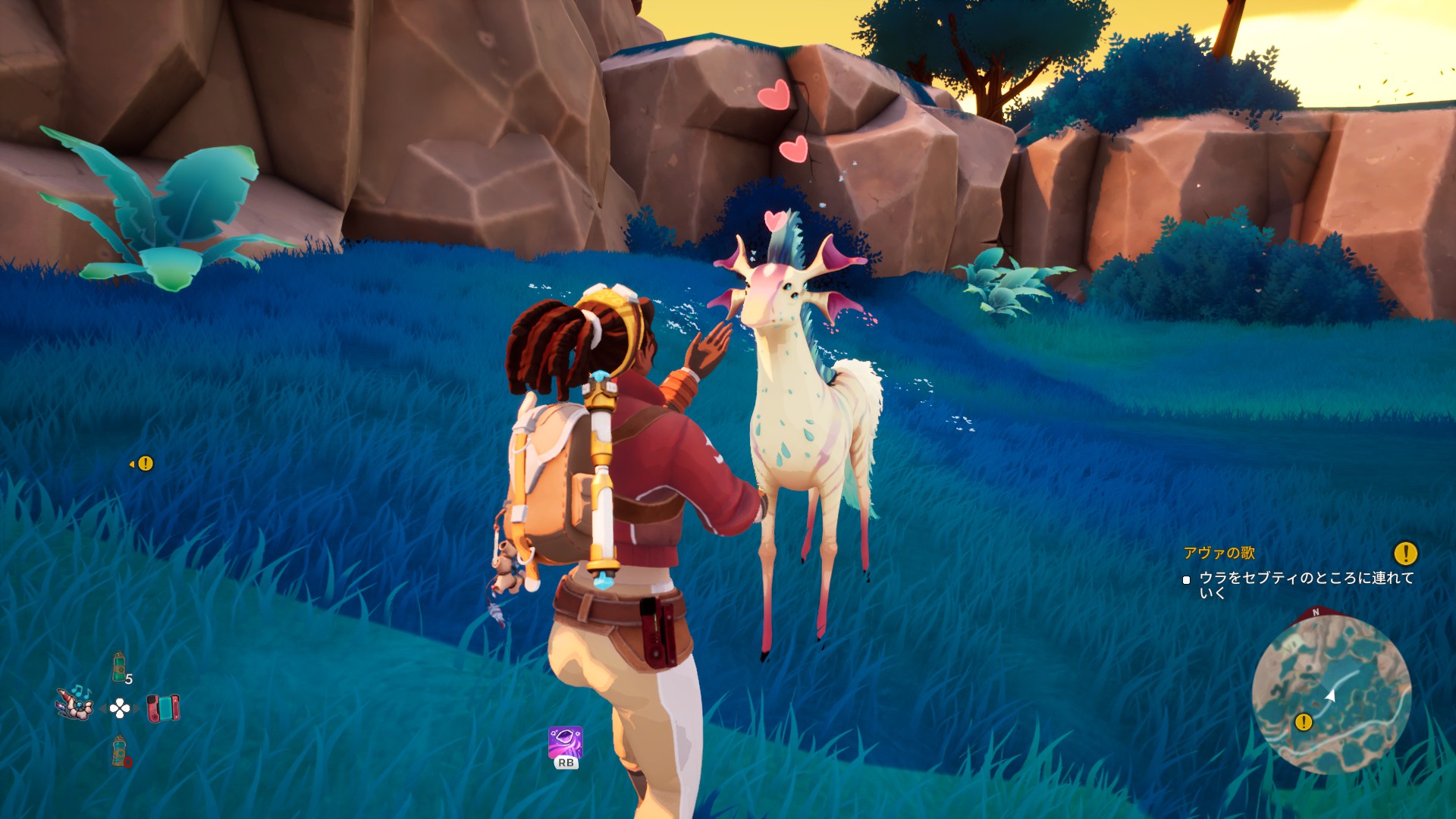Click the off-screen quest indicator with arrow

(x=143, y=463)
